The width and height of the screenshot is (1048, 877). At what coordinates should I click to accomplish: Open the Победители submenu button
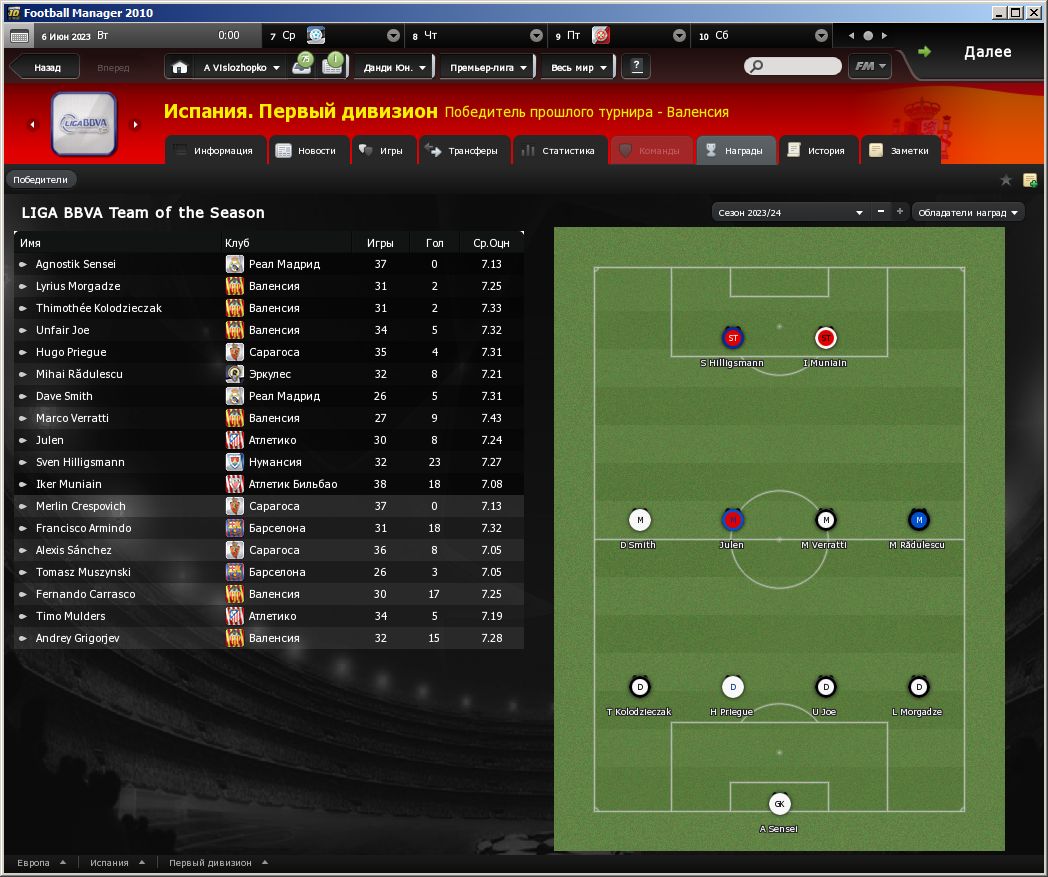(x=41, y=180)
